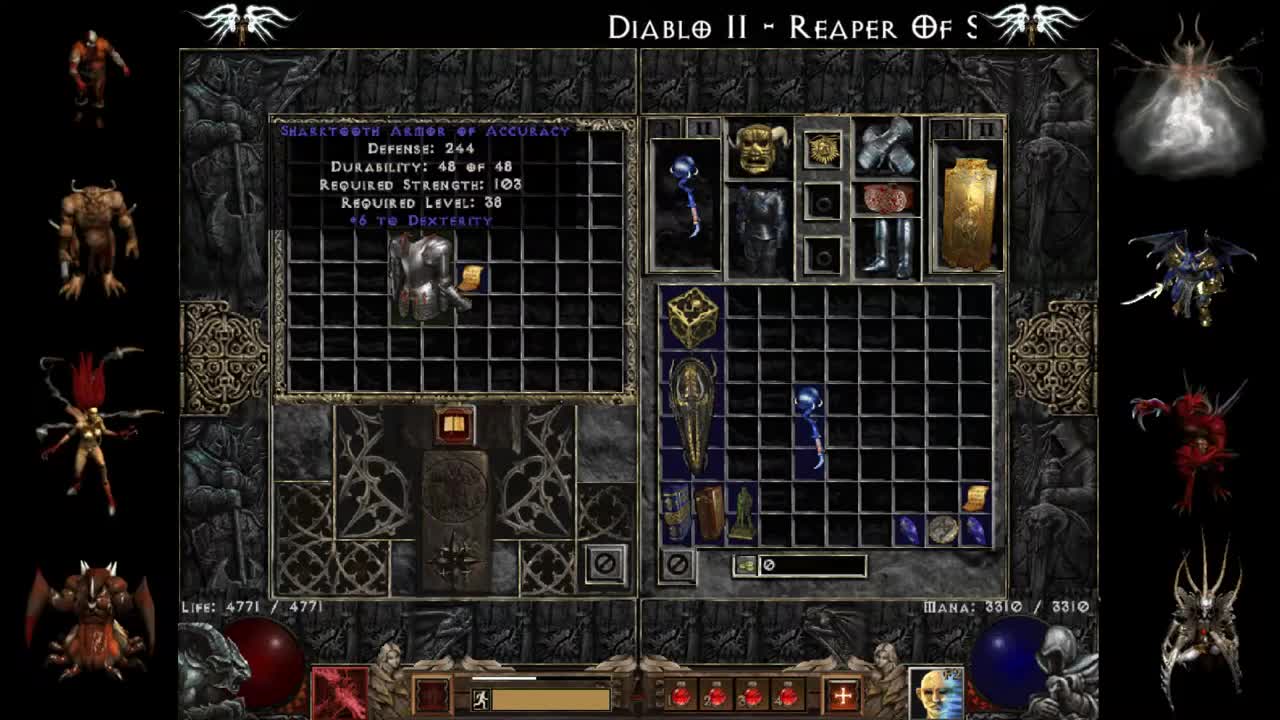
Task: Click the crossed-circle button below the inventory grid
Action: click(678, 564)
